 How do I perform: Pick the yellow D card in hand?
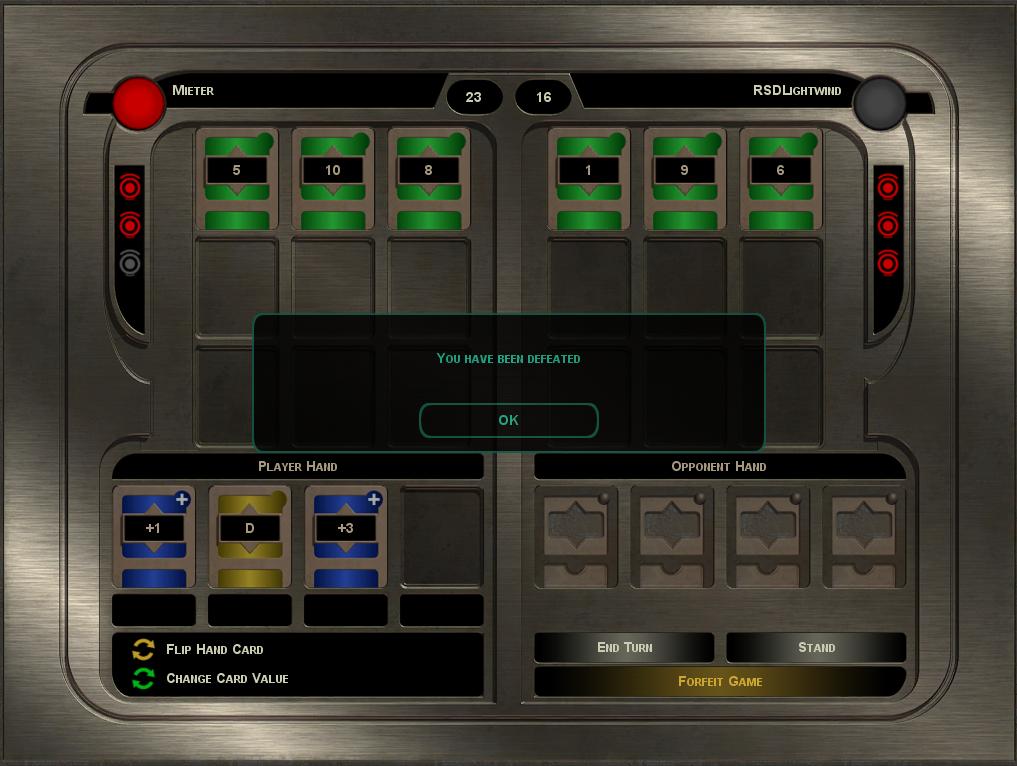(x=249, y=536)
